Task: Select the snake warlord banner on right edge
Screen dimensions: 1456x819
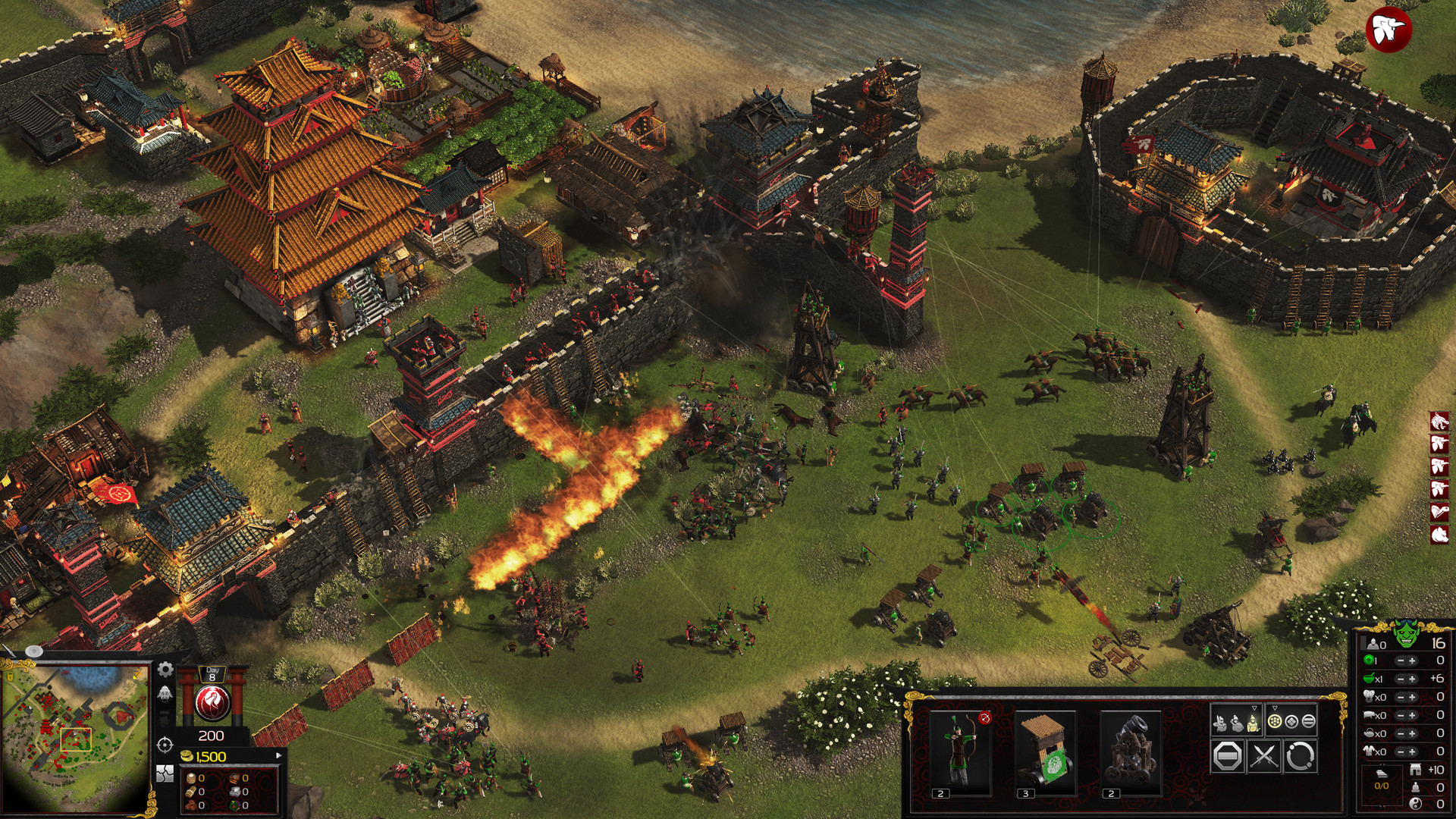Action: click(x=1439, y=510)
